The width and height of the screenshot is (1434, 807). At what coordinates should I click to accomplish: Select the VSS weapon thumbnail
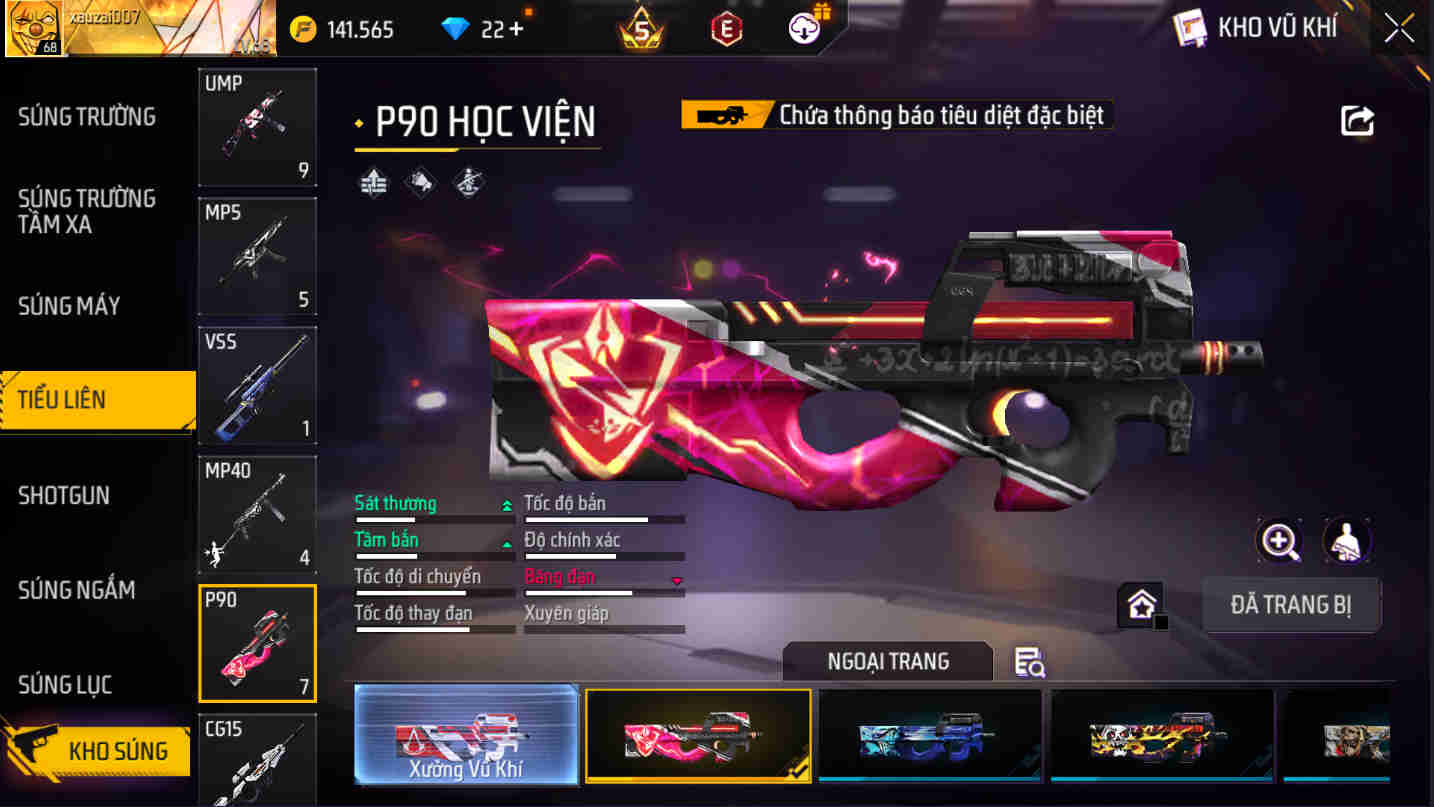click(x=257, y=385)
